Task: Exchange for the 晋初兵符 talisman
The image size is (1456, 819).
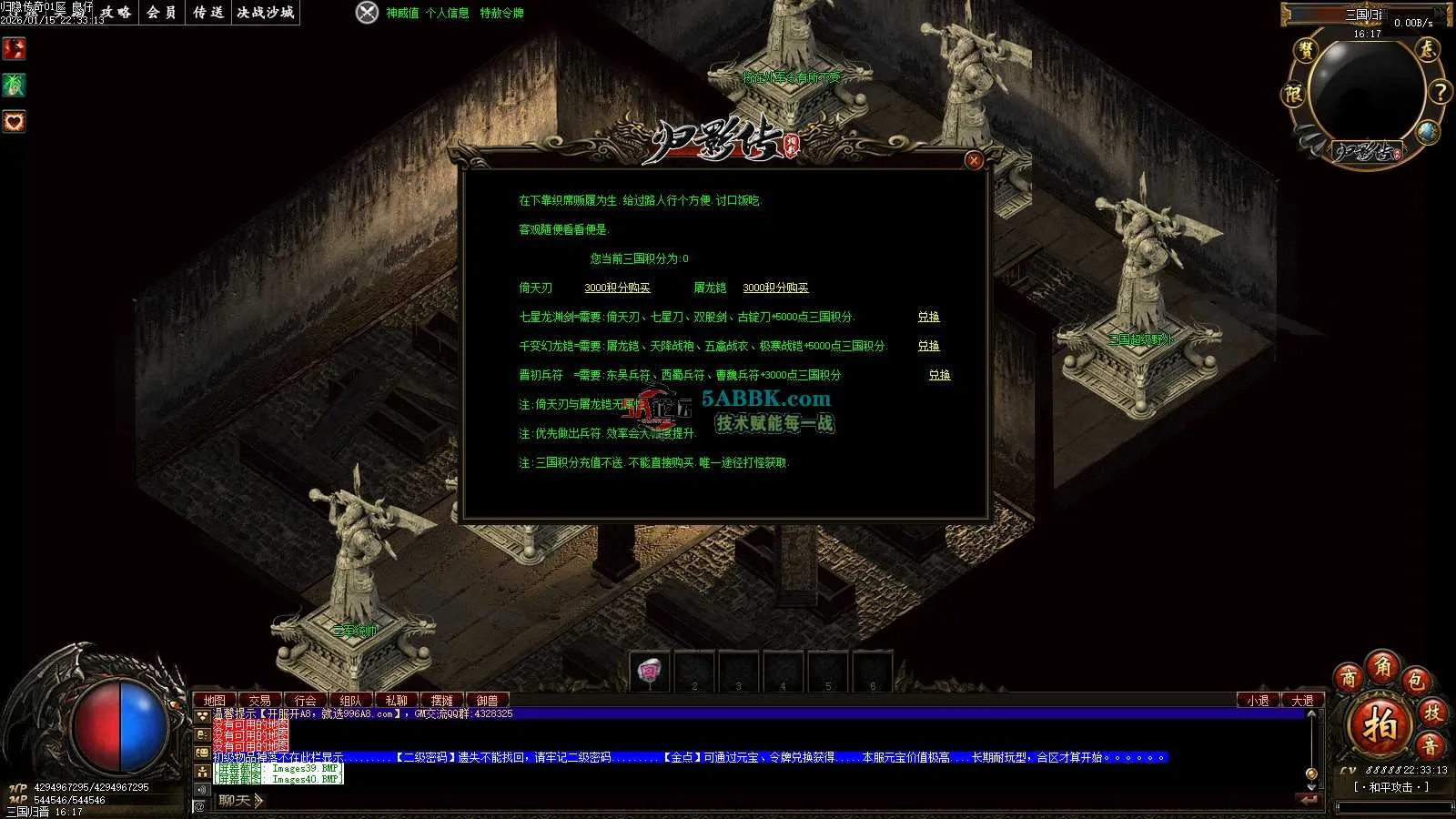Action: [939, 375]
